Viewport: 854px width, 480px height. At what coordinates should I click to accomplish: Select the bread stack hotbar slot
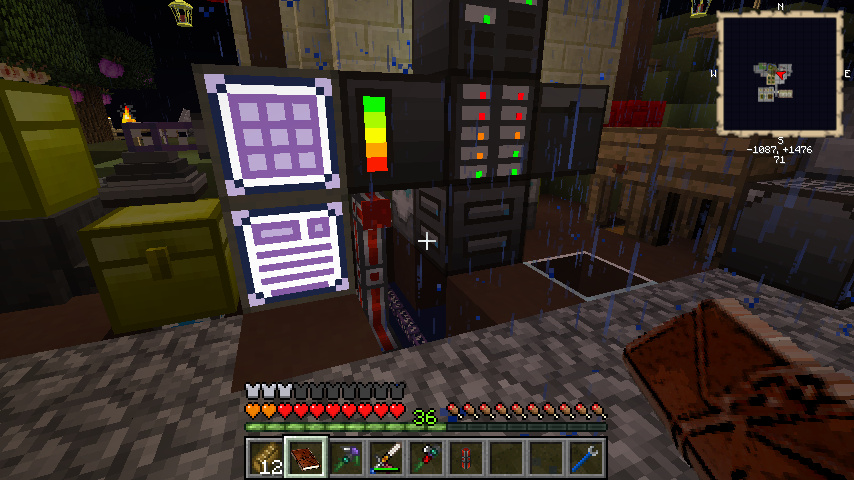pos(265,458)
